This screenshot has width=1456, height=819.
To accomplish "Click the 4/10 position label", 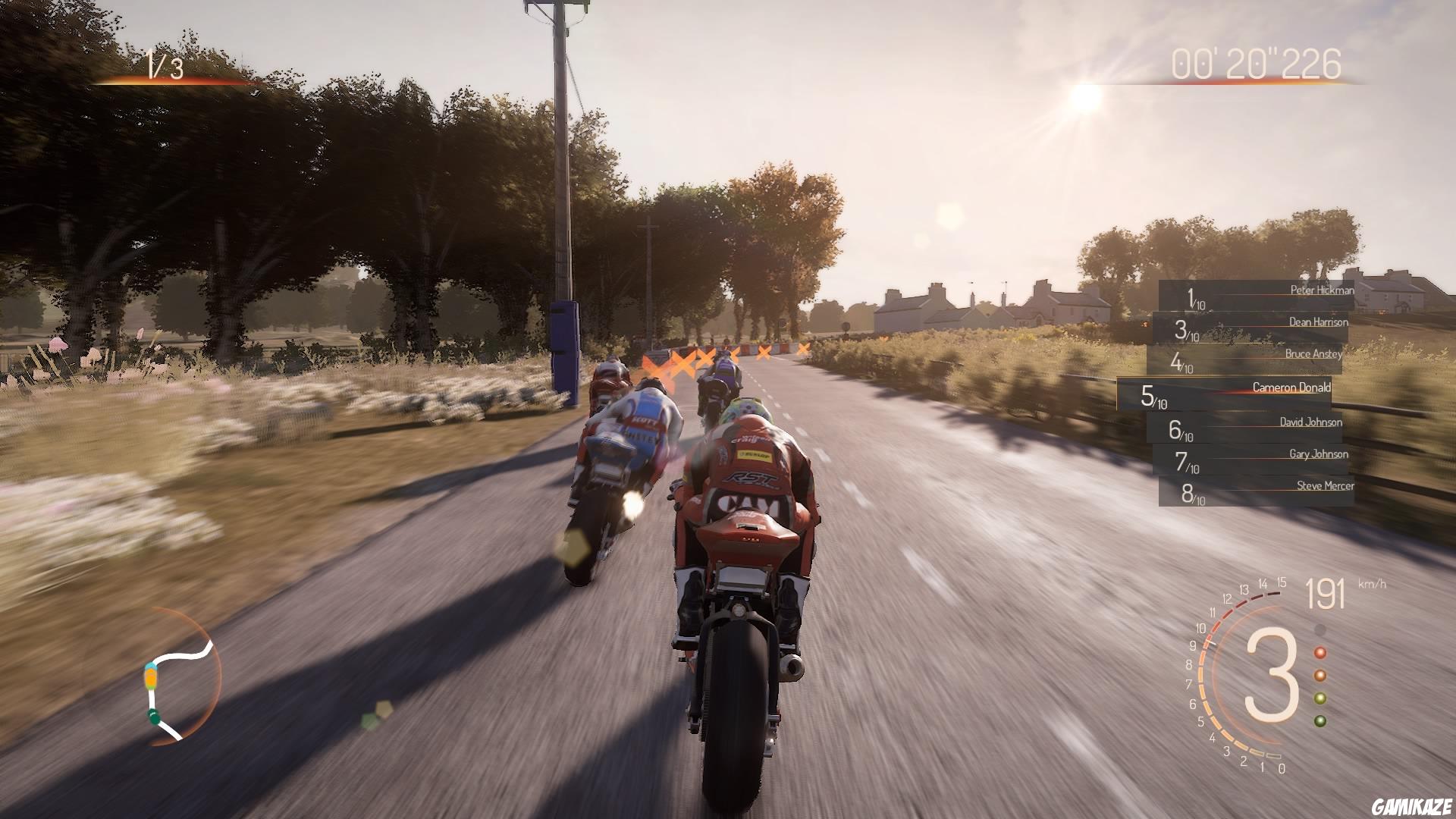I will (x=1180, y=363).
